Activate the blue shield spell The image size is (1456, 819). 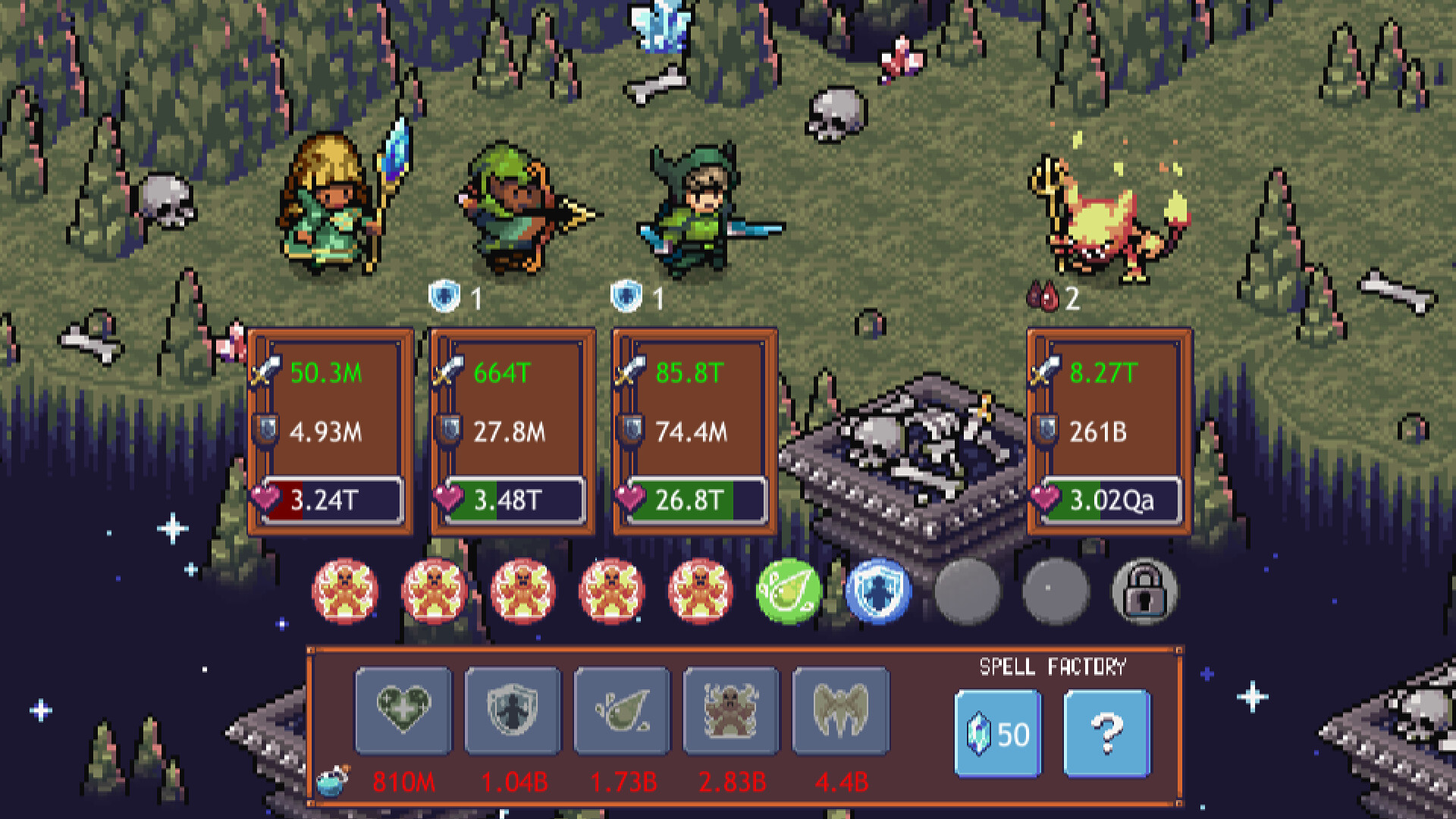point(877,593)
